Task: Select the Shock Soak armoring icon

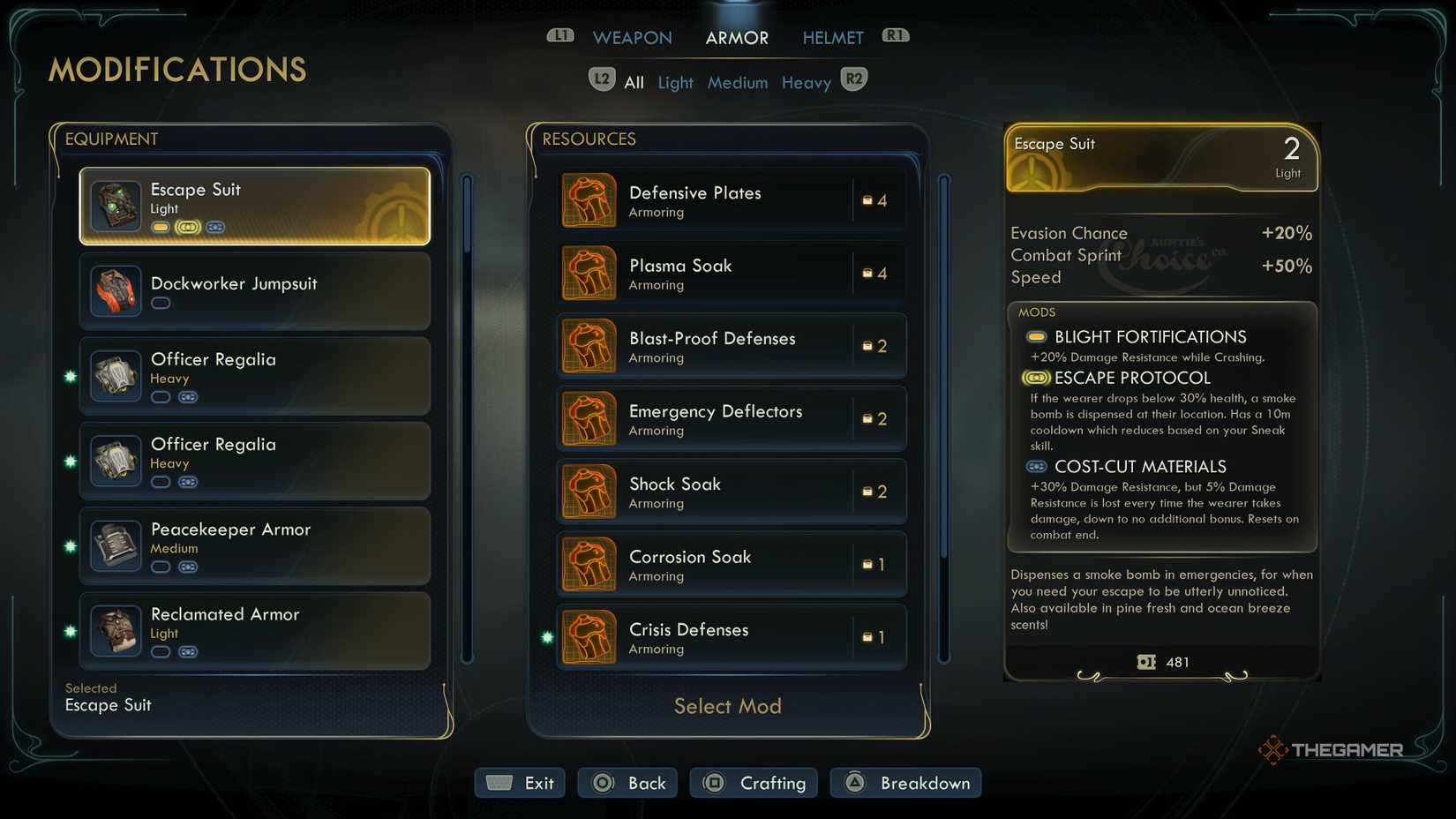Action: click(x=589, y=492)
